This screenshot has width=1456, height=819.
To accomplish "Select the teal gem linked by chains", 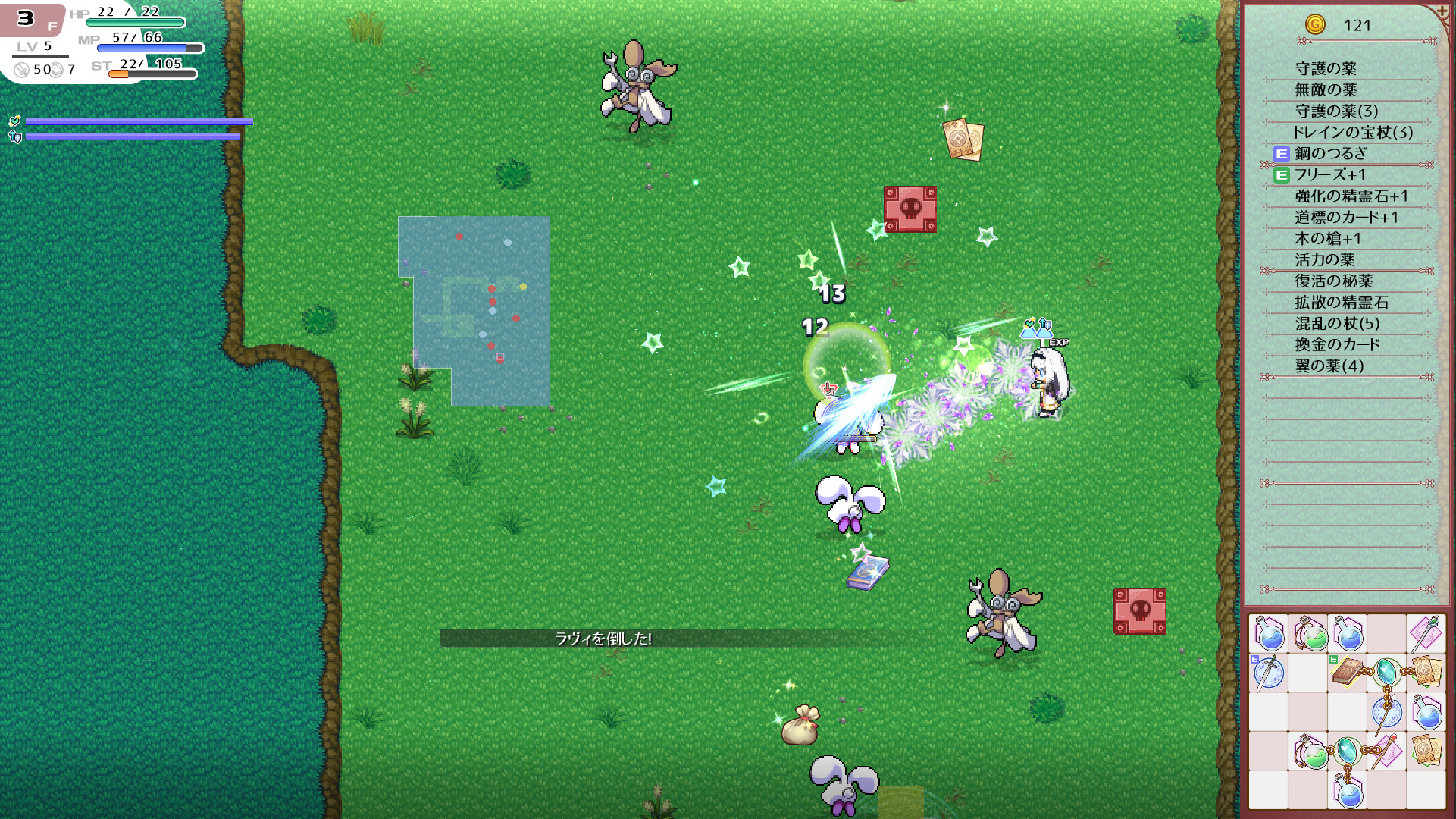I will pyautogui.click(x=1386, y=671).
